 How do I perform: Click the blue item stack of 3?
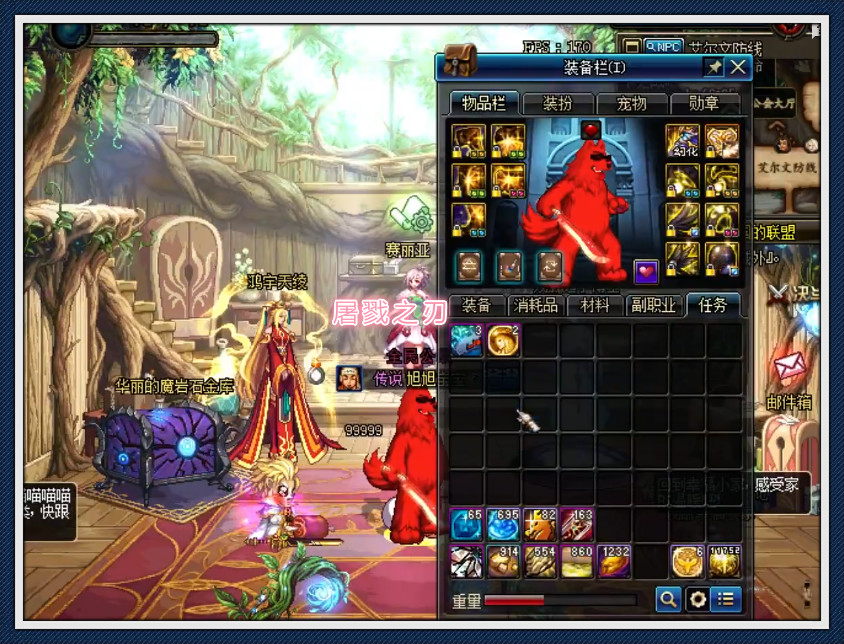(x=467, y=340)
